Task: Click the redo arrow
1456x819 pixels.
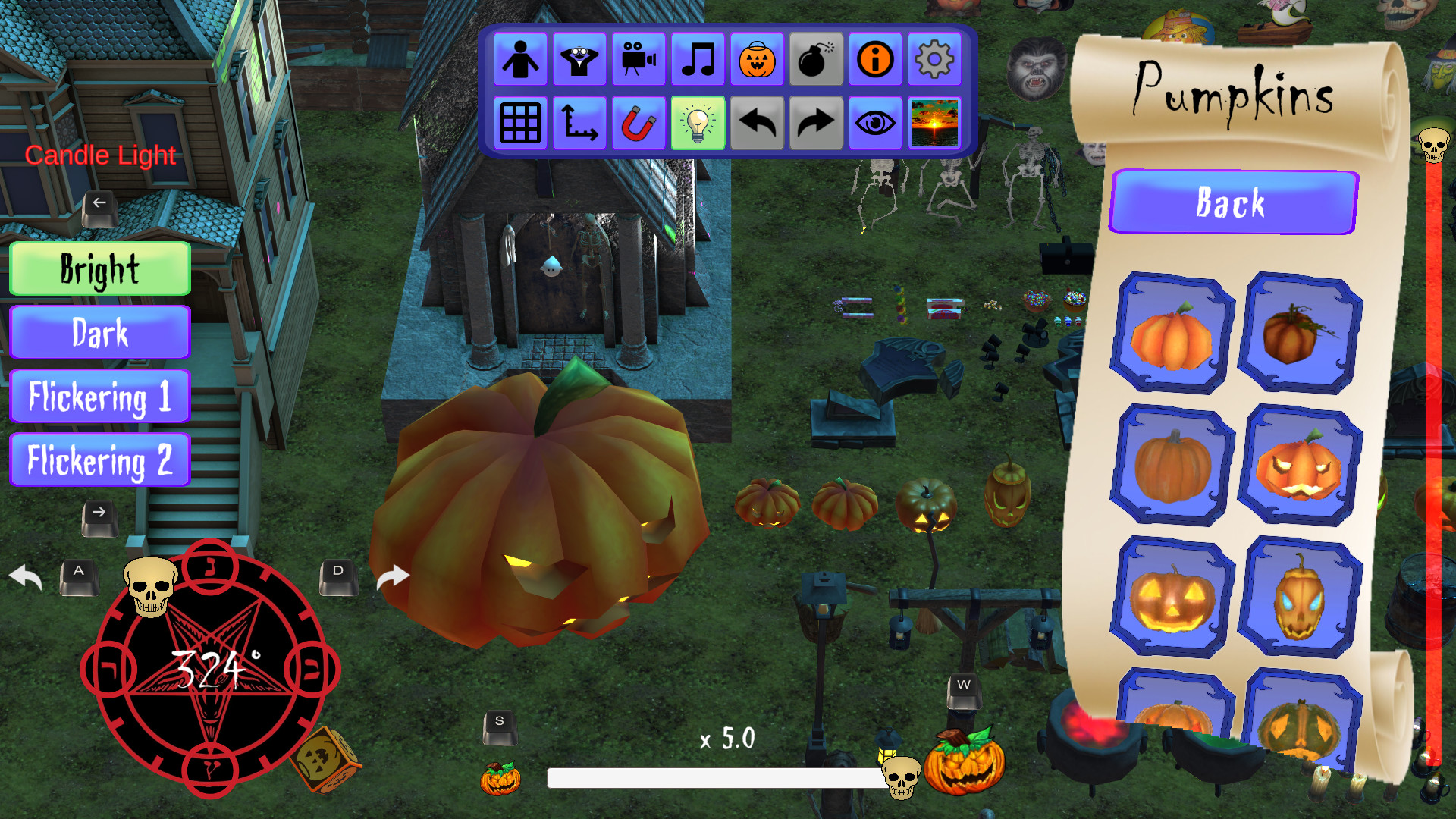Action: tap(815, 122)
